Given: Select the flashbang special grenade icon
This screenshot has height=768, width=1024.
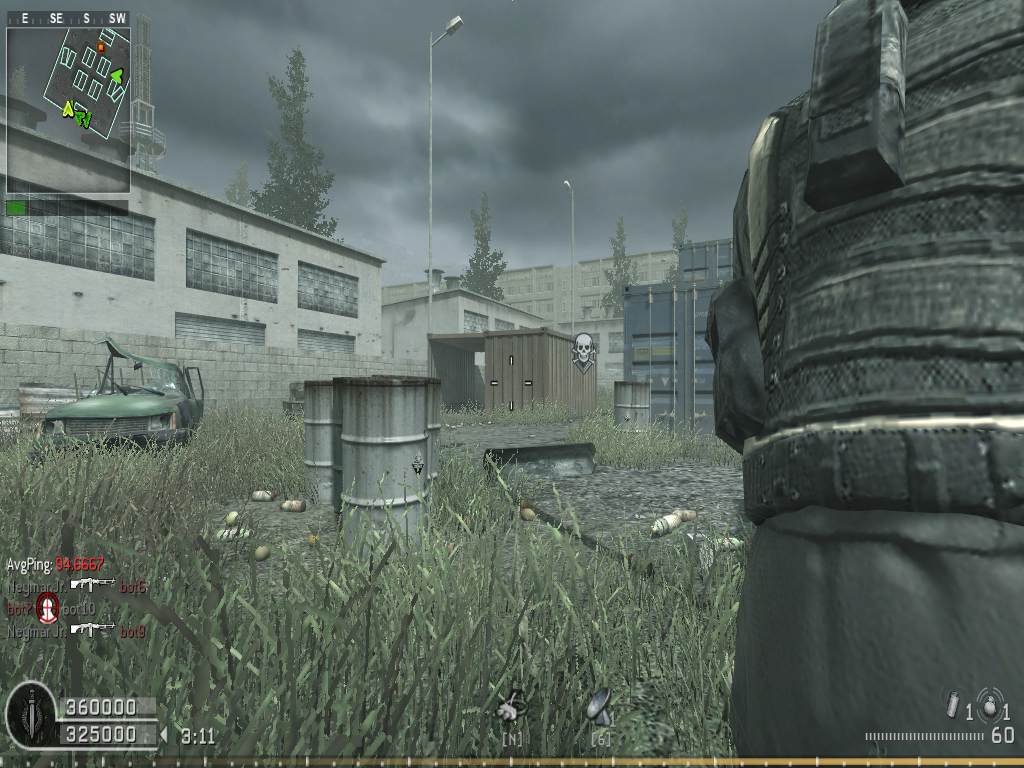Looking at the screenshot, I should pos(953,706).
